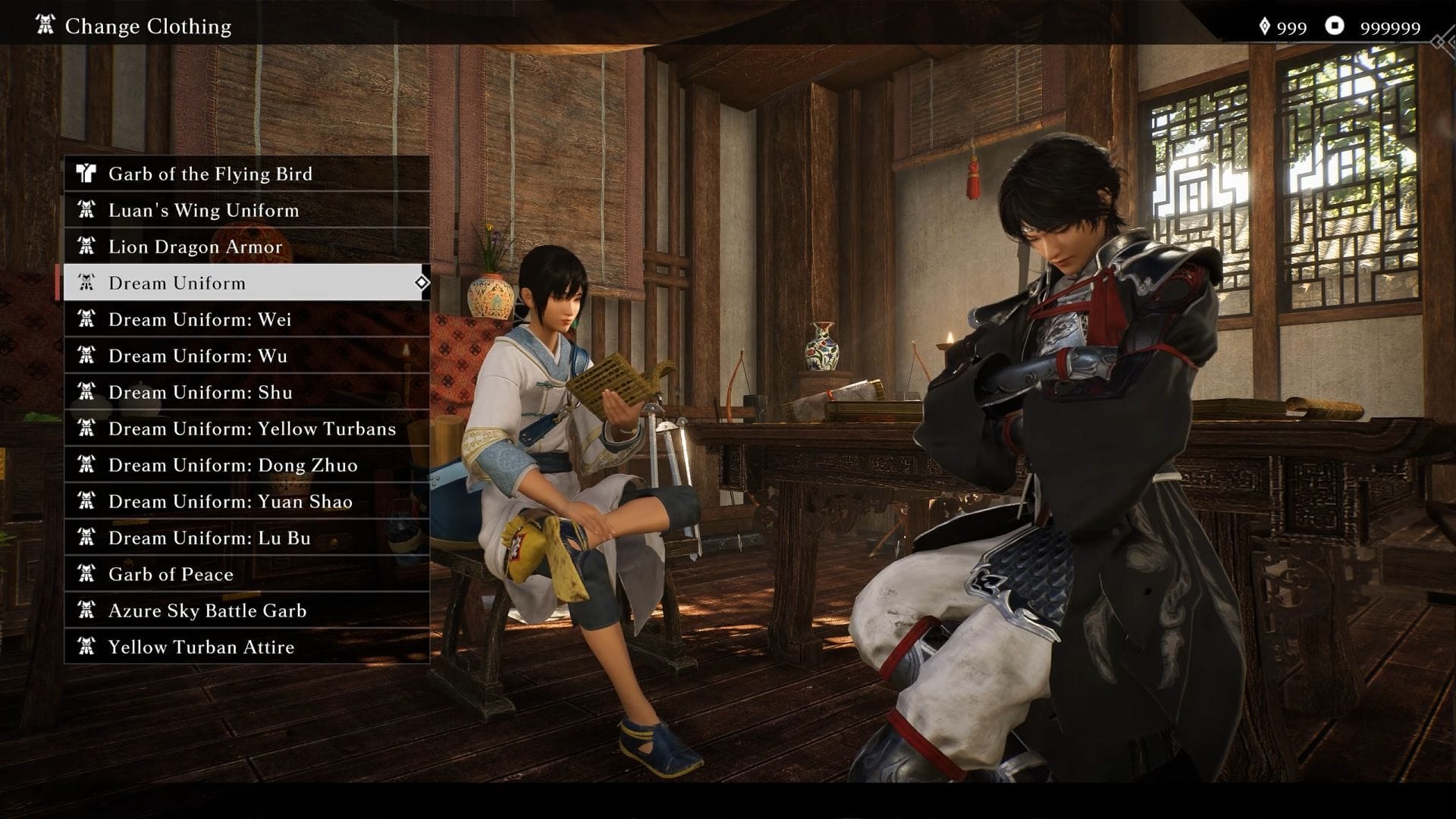Select Dream Uniform: Yellow Turbans
The height and width of the screenshot is (819, 1456).
(246, 428)
